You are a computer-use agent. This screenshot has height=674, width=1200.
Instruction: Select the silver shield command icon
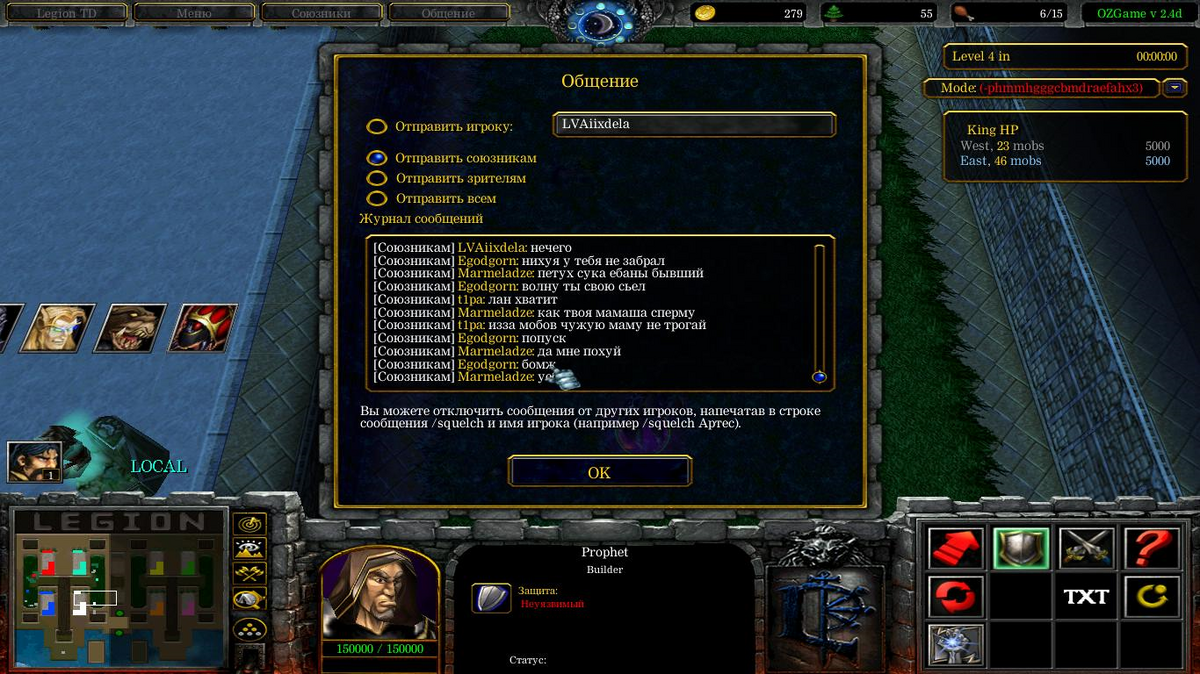1021,548
